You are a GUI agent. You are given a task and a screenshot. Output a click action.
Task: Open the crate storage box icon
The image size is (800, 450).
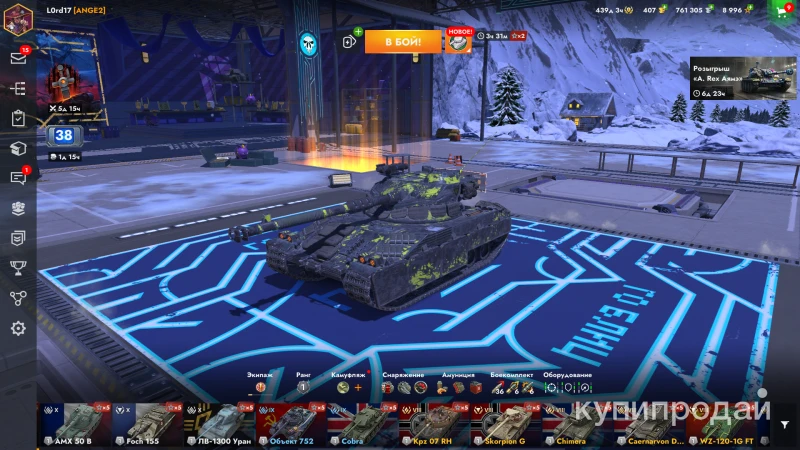point(18,148)
